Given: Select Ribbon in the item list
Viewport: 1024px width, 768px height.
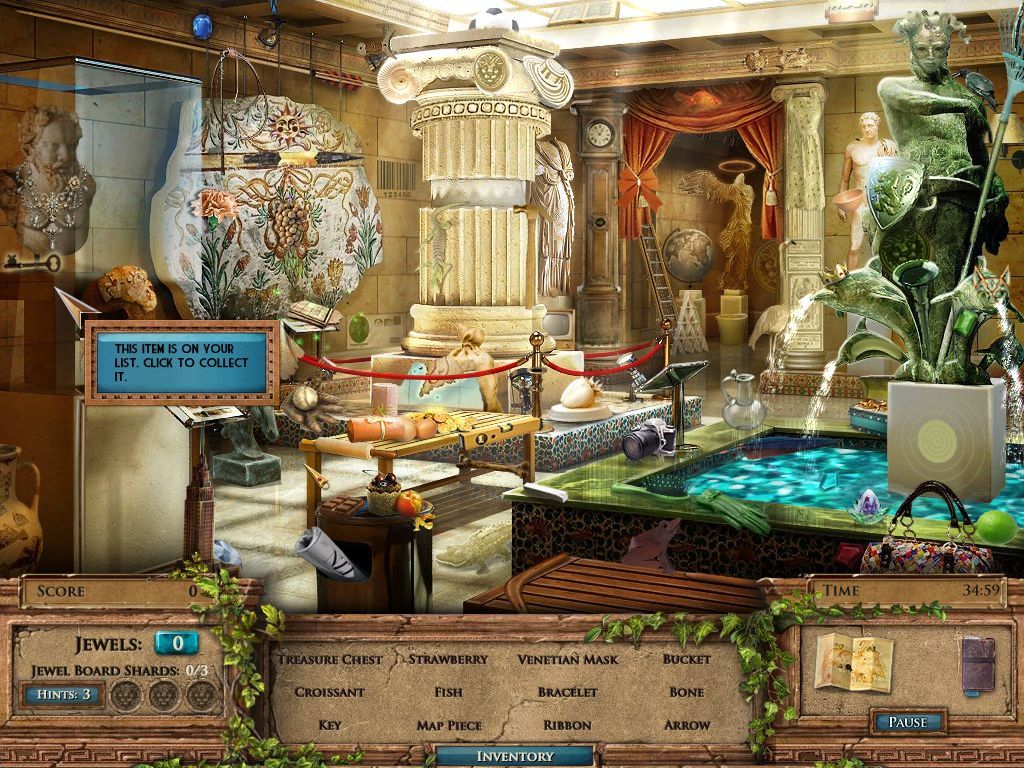Looking at the screenshot, I should pos(568,725).
